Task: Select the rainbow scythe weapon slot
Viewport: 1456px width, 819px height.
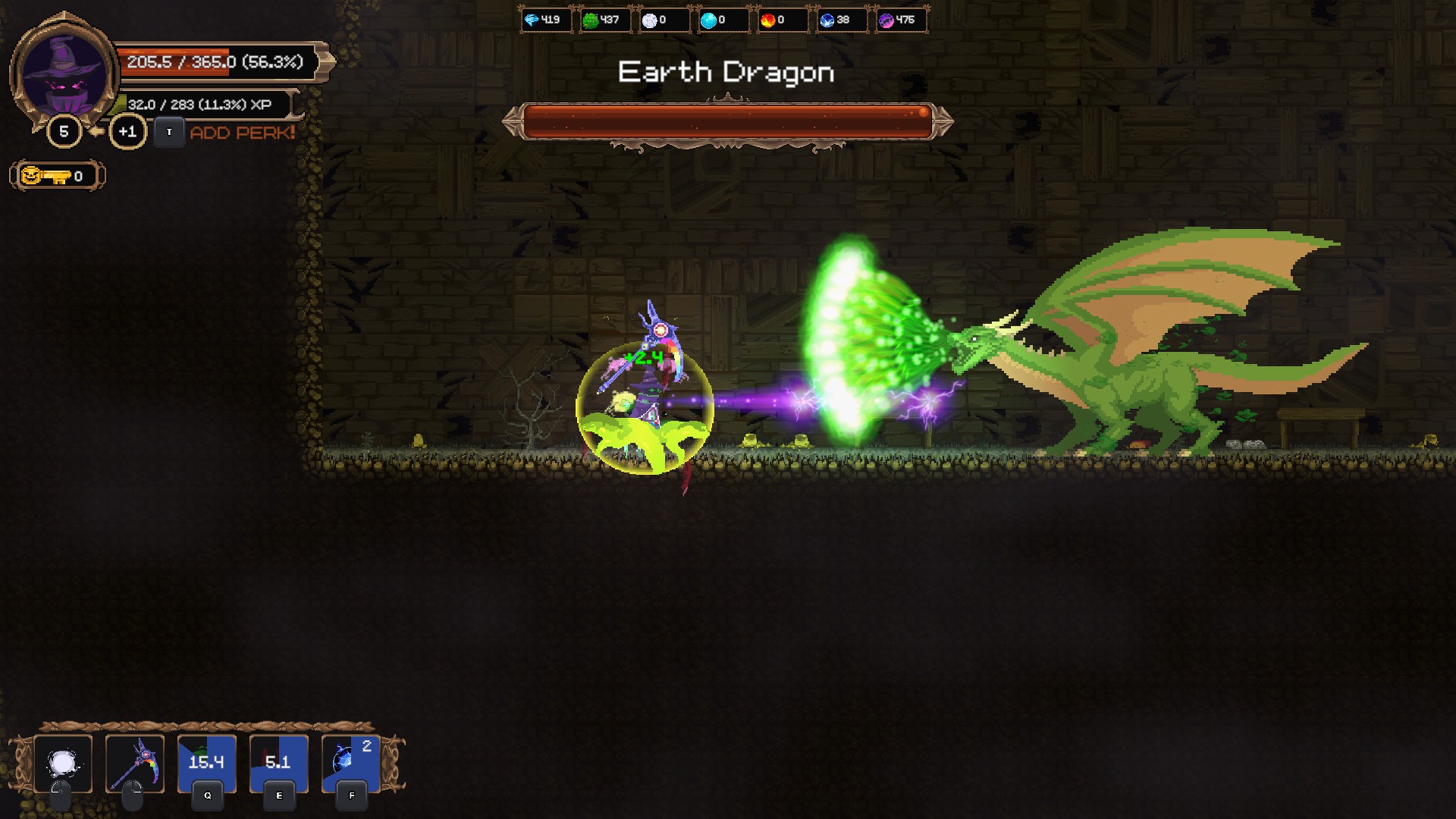Action: [x=135, y=763]
